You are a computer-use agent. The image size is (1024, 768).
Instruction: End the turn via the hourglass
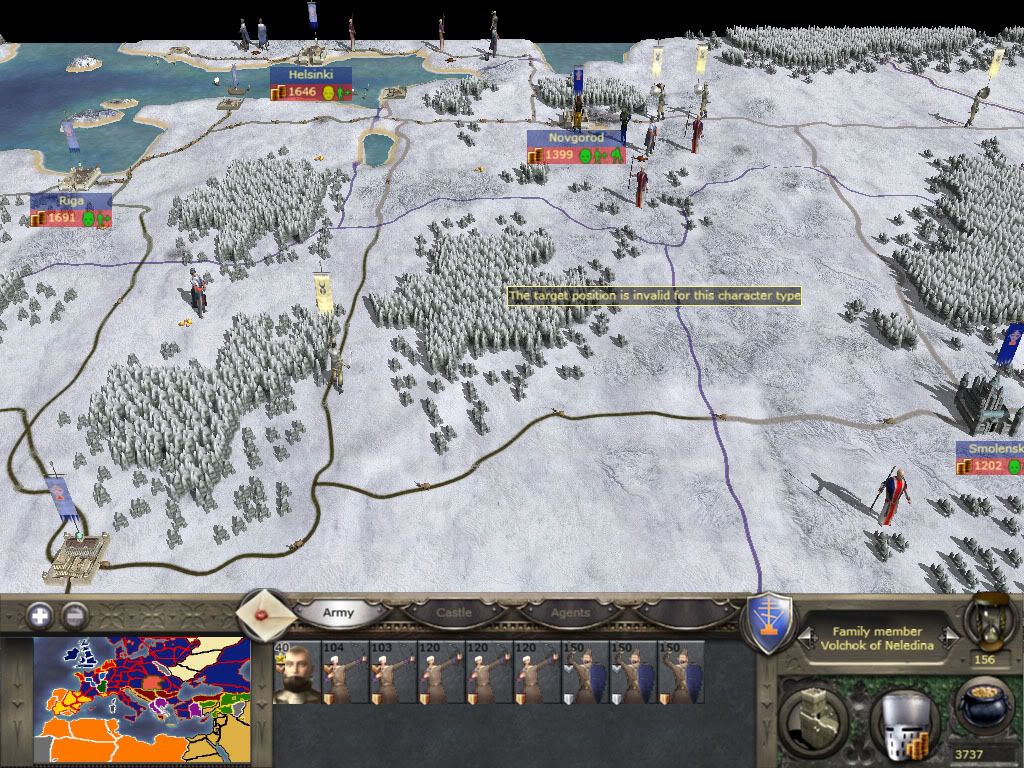(984, 620)
